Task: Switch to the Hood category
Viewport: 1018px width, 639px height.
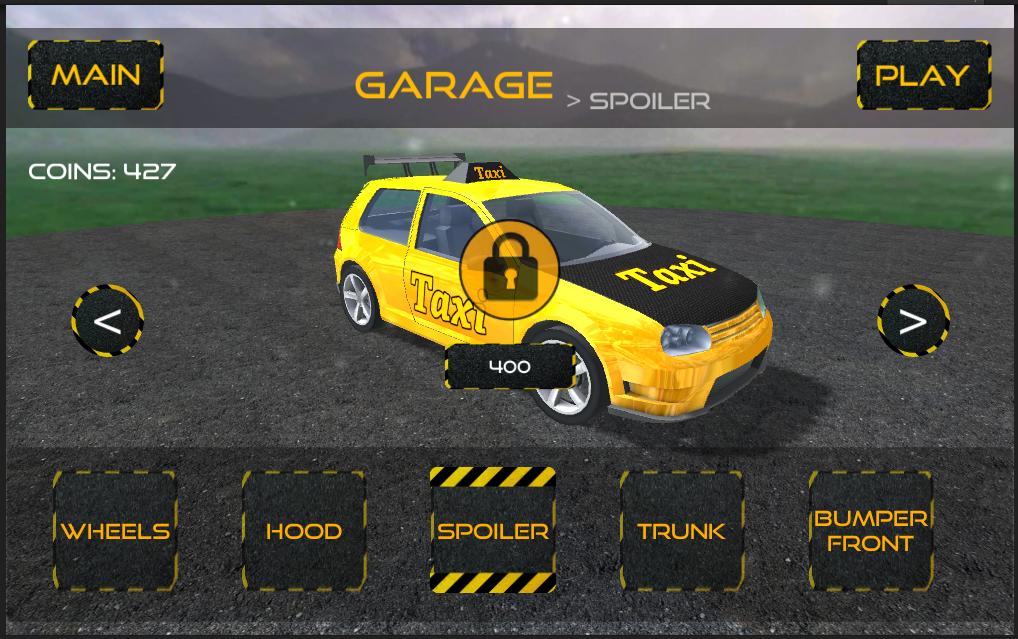Action: pyautogui.click(x=304, y=531)
